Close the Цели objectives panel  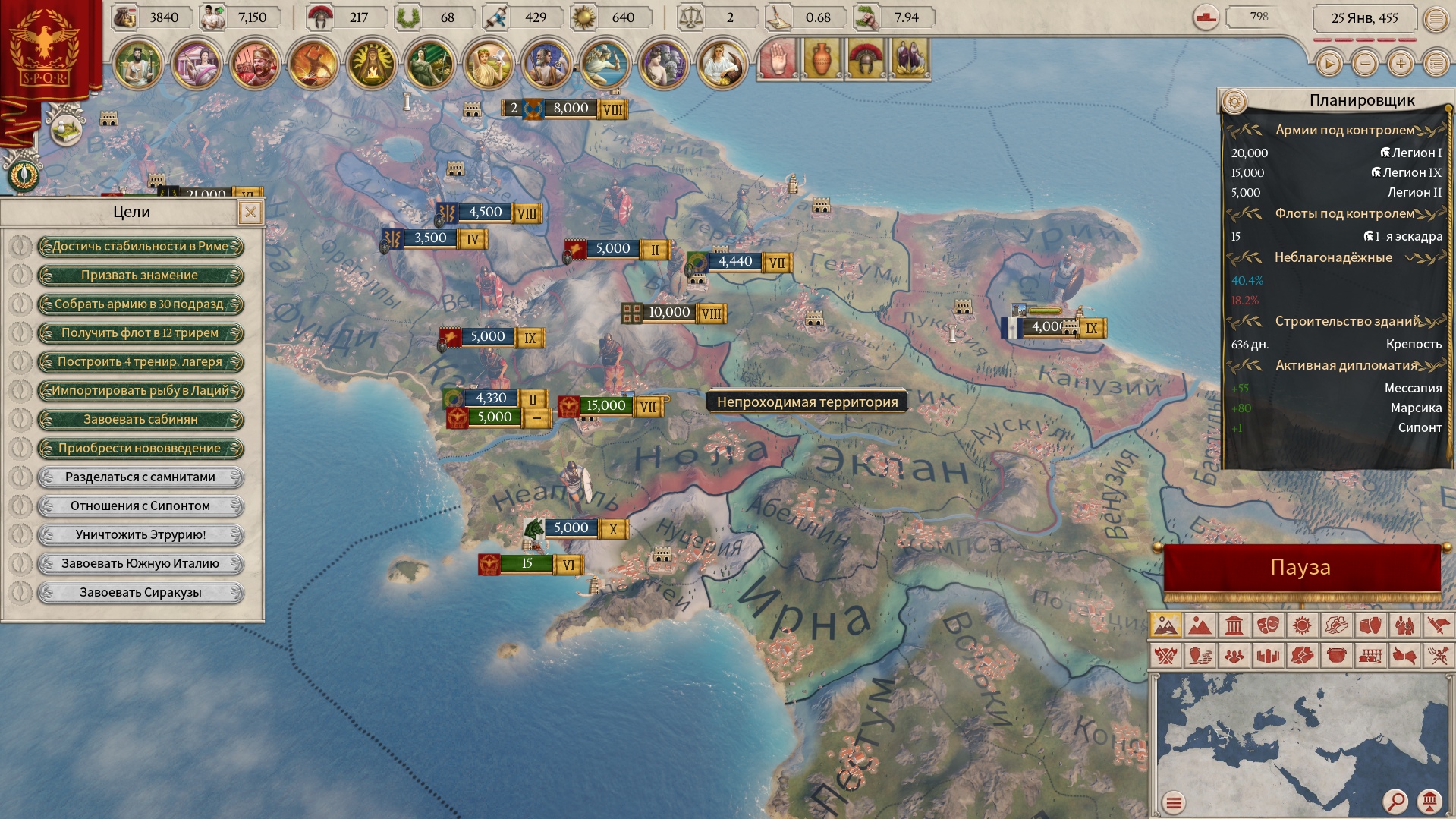click(250, 213)
